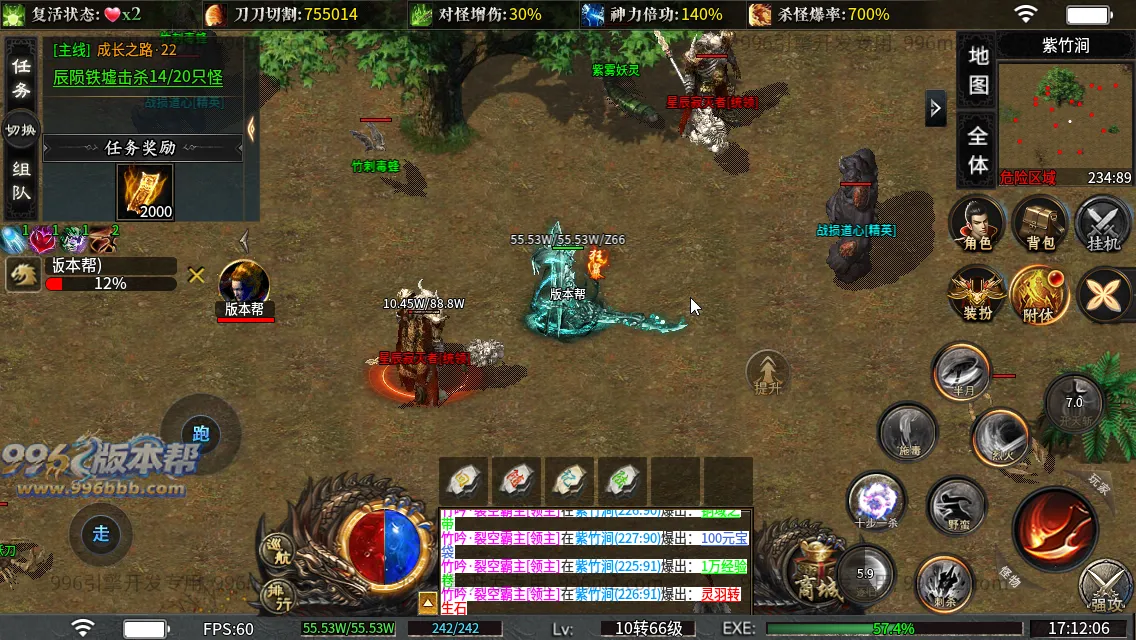
Task: Activate the 野蛮 charge skill
Action: point(957,506)
